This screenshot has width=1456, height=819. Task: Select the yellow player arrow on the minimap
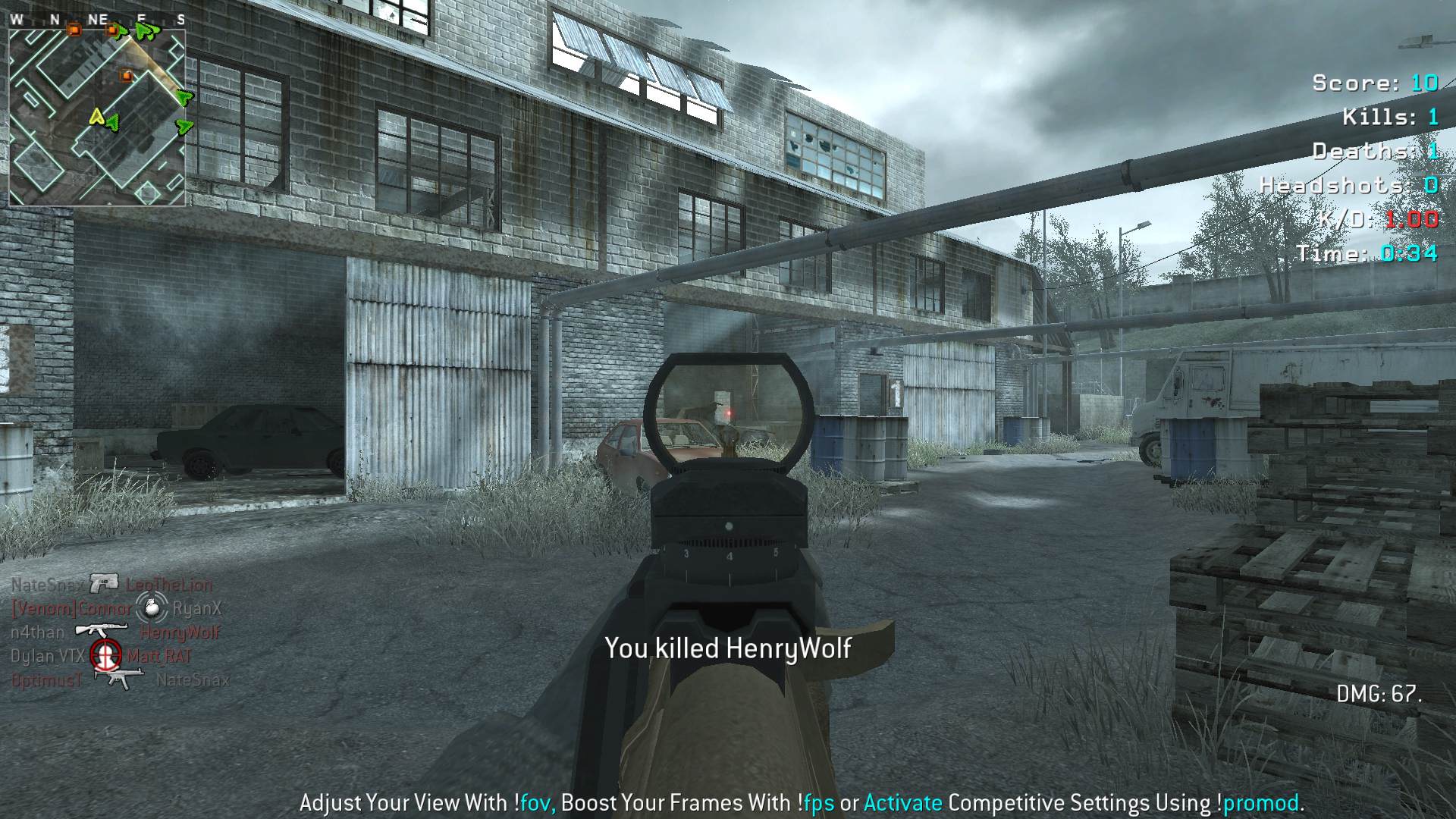click(x=96, y=116)
